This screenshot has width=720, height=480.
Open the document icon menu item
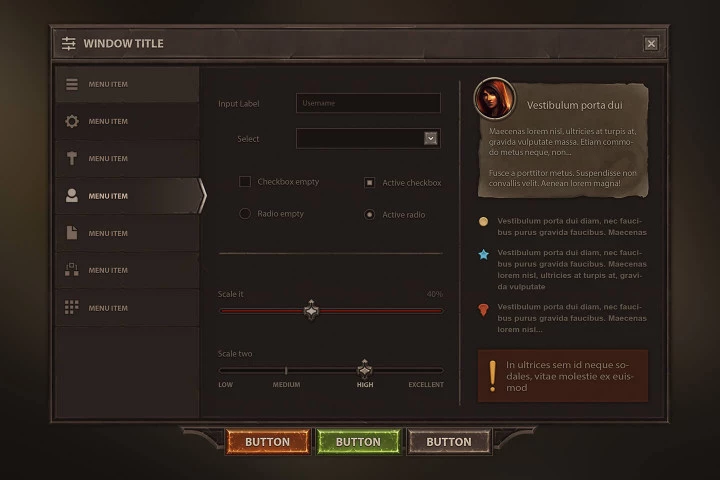point(126,233)
